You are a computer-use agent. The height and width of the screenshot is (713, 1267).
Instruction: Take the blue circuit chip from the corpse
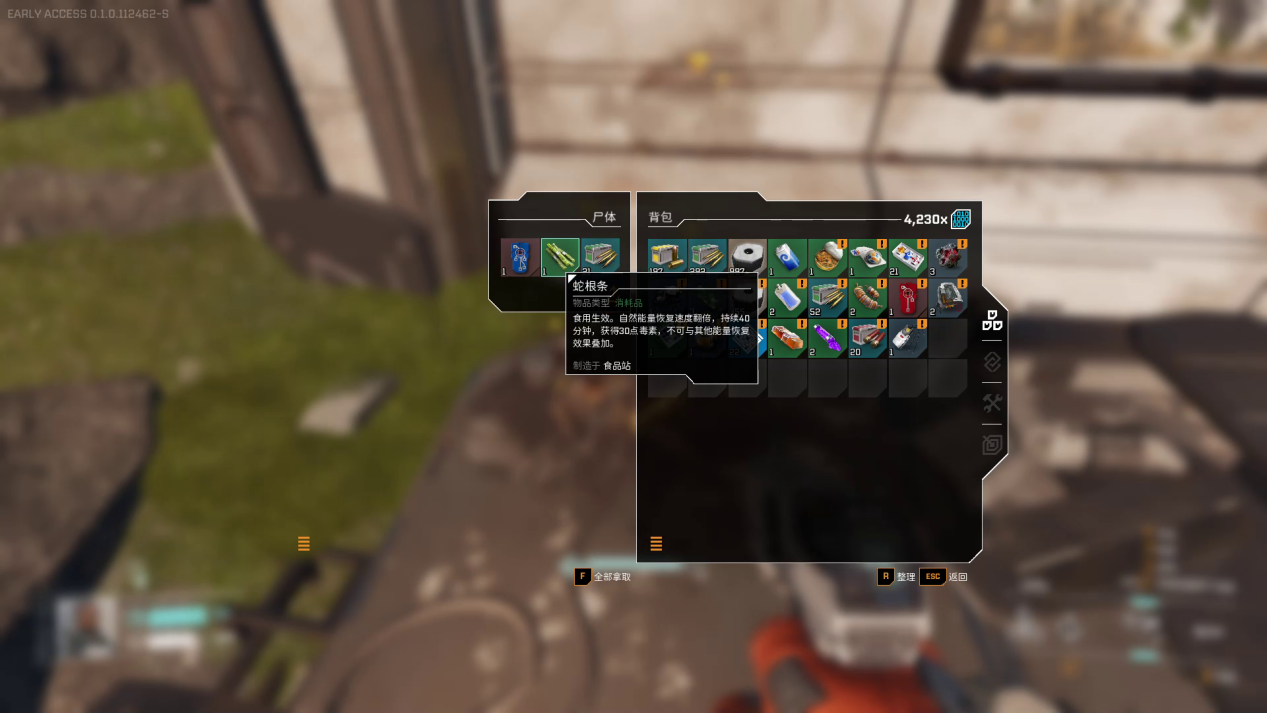pos(519,257)
